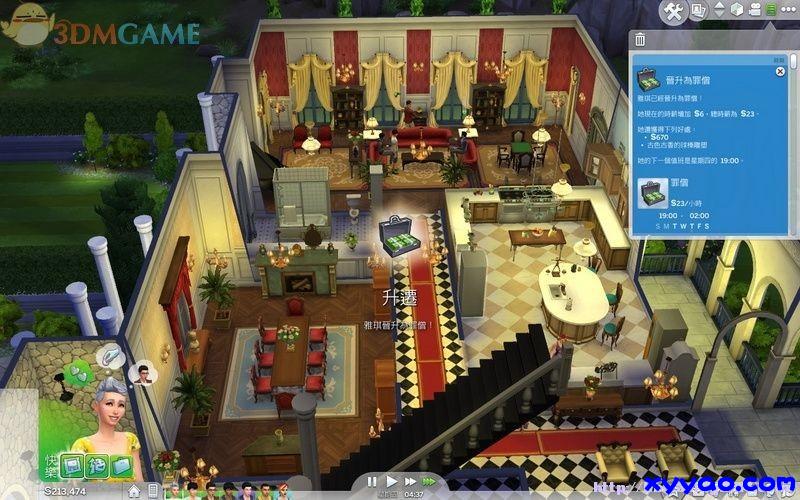Delete notifications with the trash can icon
The height and width of the screenshot is (500, 800).
tap(638, 40)
